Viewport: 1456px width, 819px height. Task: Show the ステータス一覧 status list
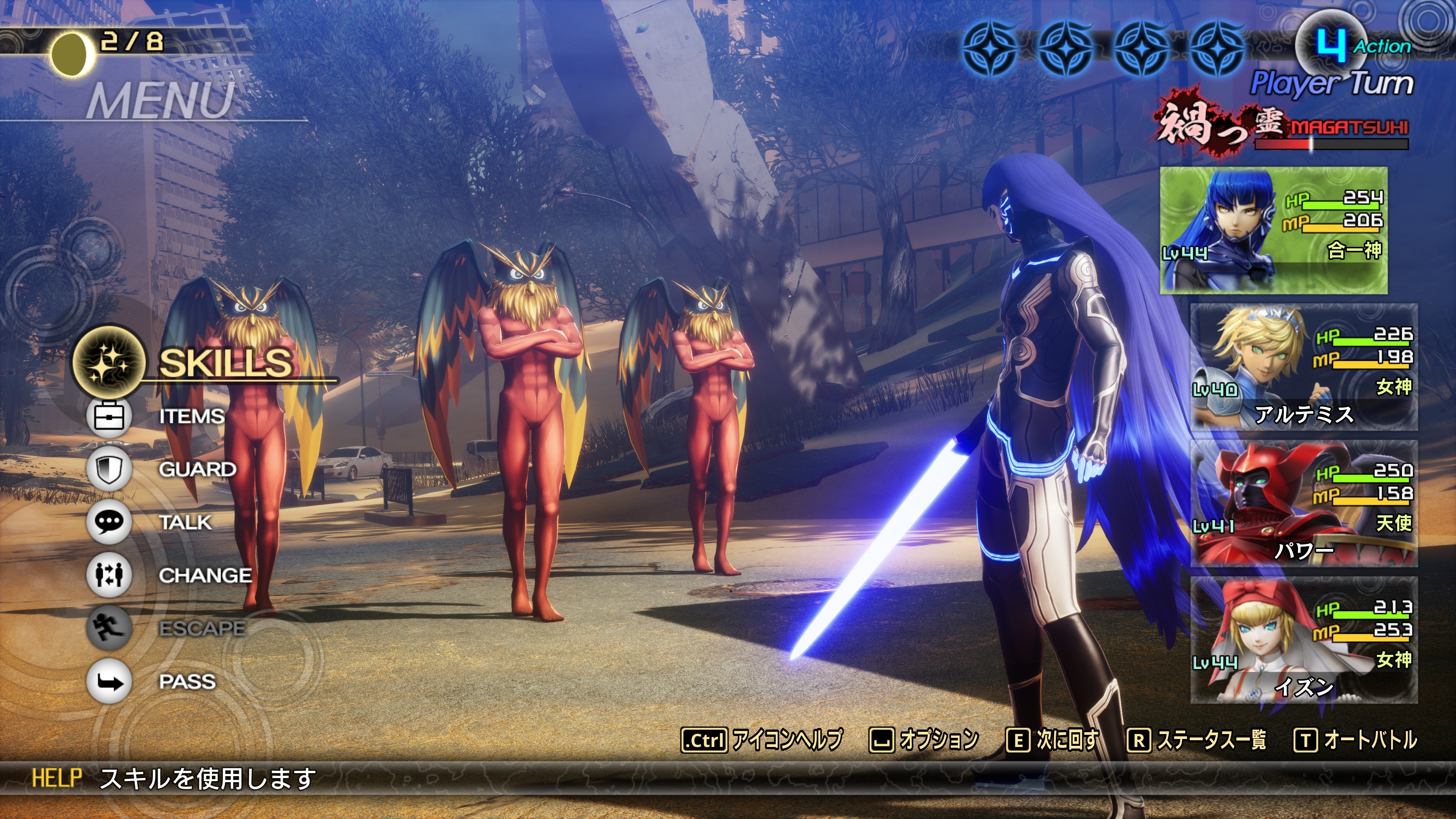coord(1197,739)
